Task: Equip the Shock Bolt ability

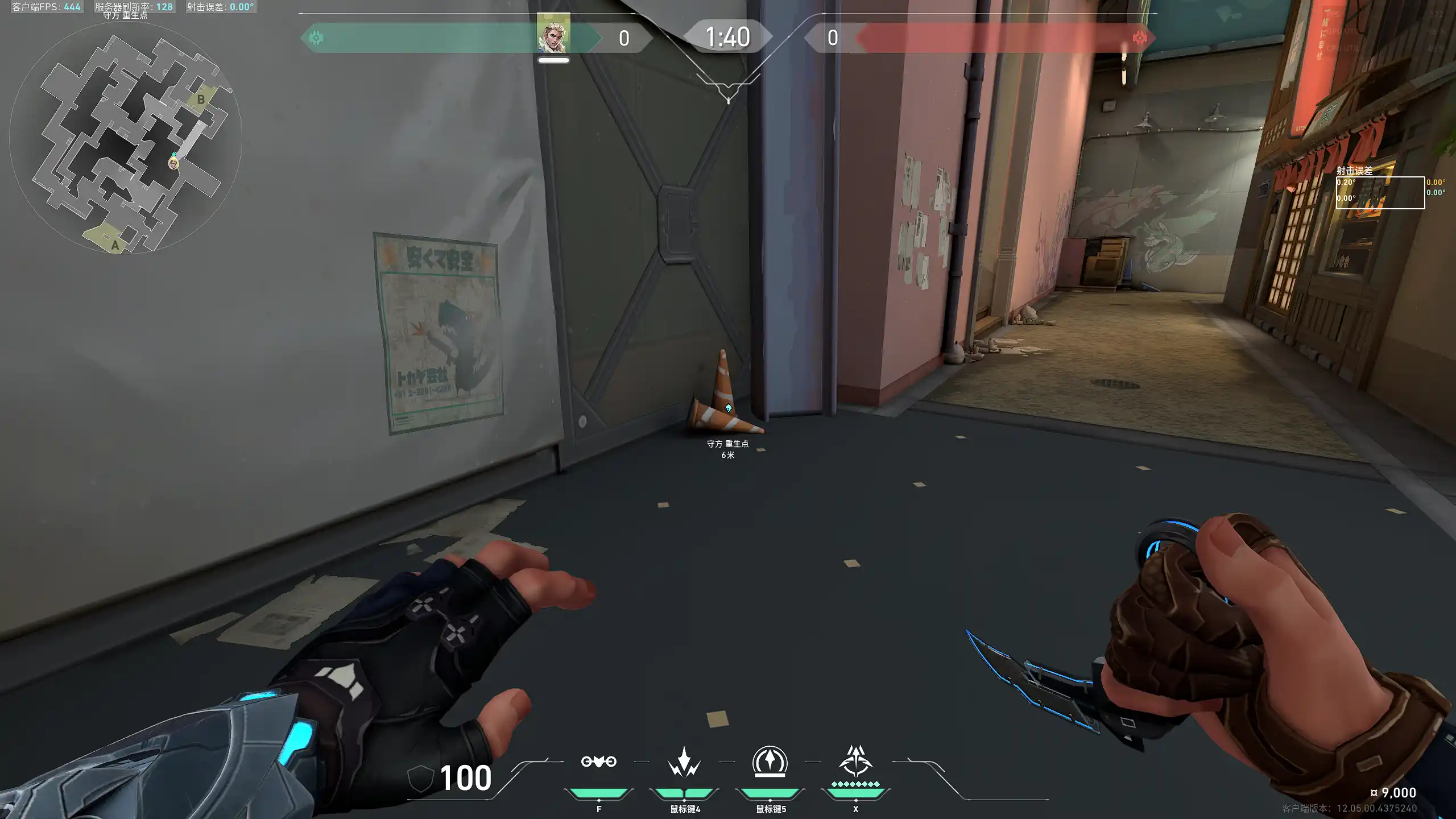Action: [684, 762]
